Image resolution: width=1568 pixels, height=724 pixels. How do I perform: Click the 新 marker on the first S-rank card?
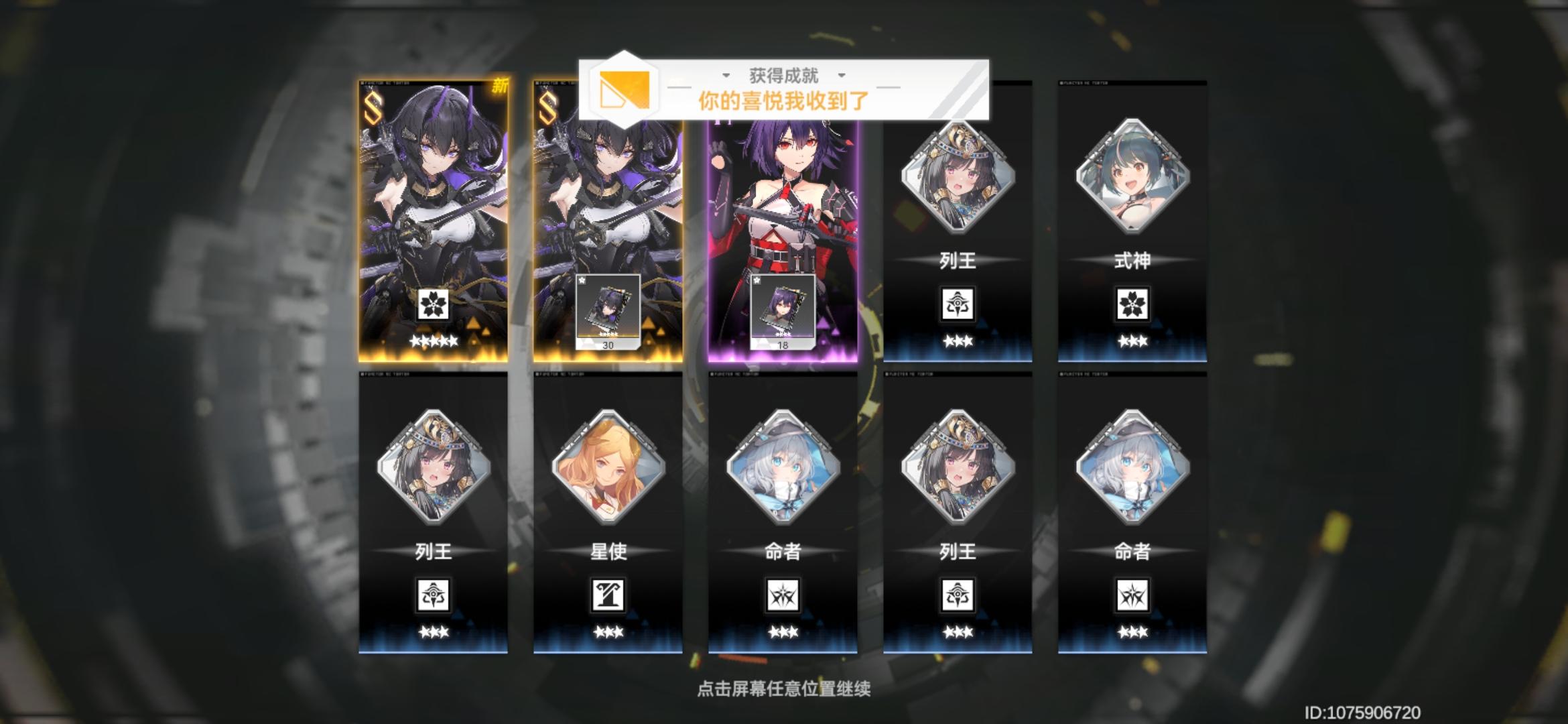(x=500, y=86)
